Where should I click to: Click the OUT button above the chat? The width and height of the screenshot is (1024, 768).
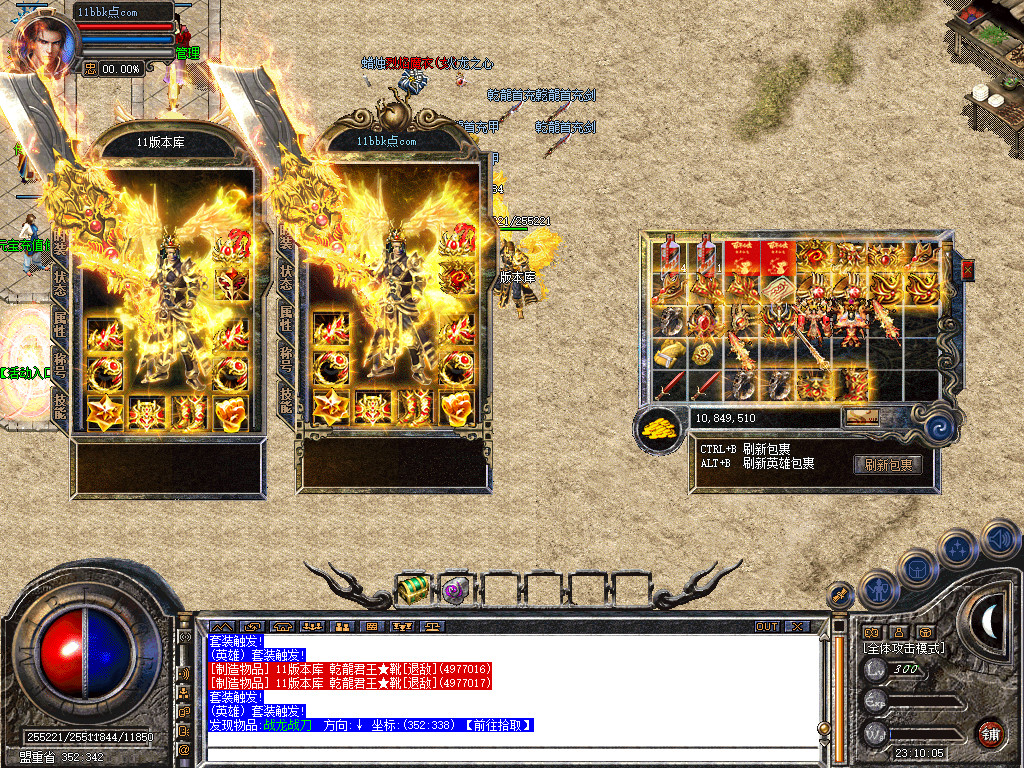766,626
